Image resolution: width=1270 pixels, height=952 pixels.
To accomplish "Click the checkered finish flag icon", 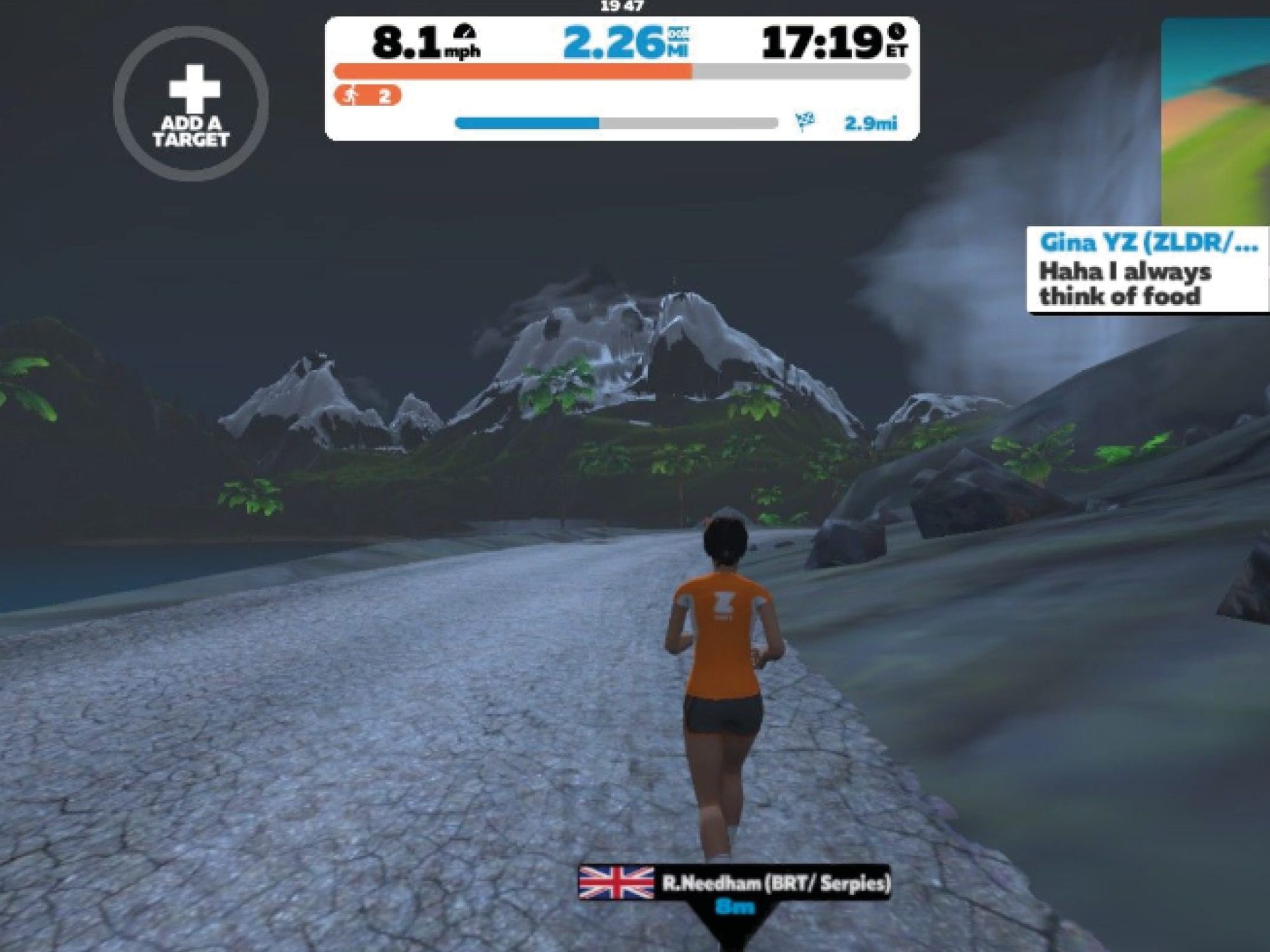I will pos(805,121).
